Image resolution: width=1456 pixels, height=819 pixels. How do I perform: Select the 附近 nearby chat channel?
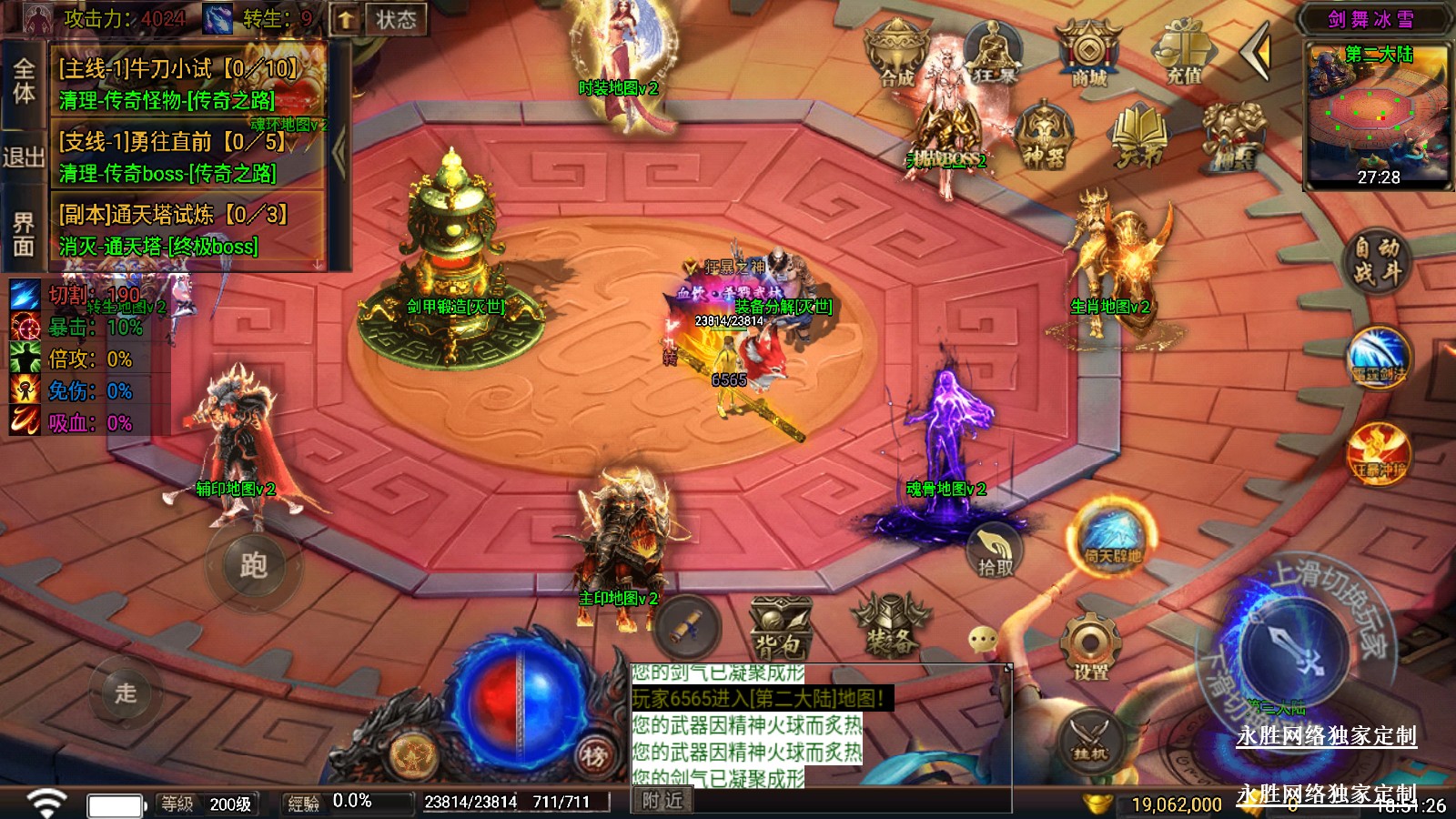click(x=662, y=801)
